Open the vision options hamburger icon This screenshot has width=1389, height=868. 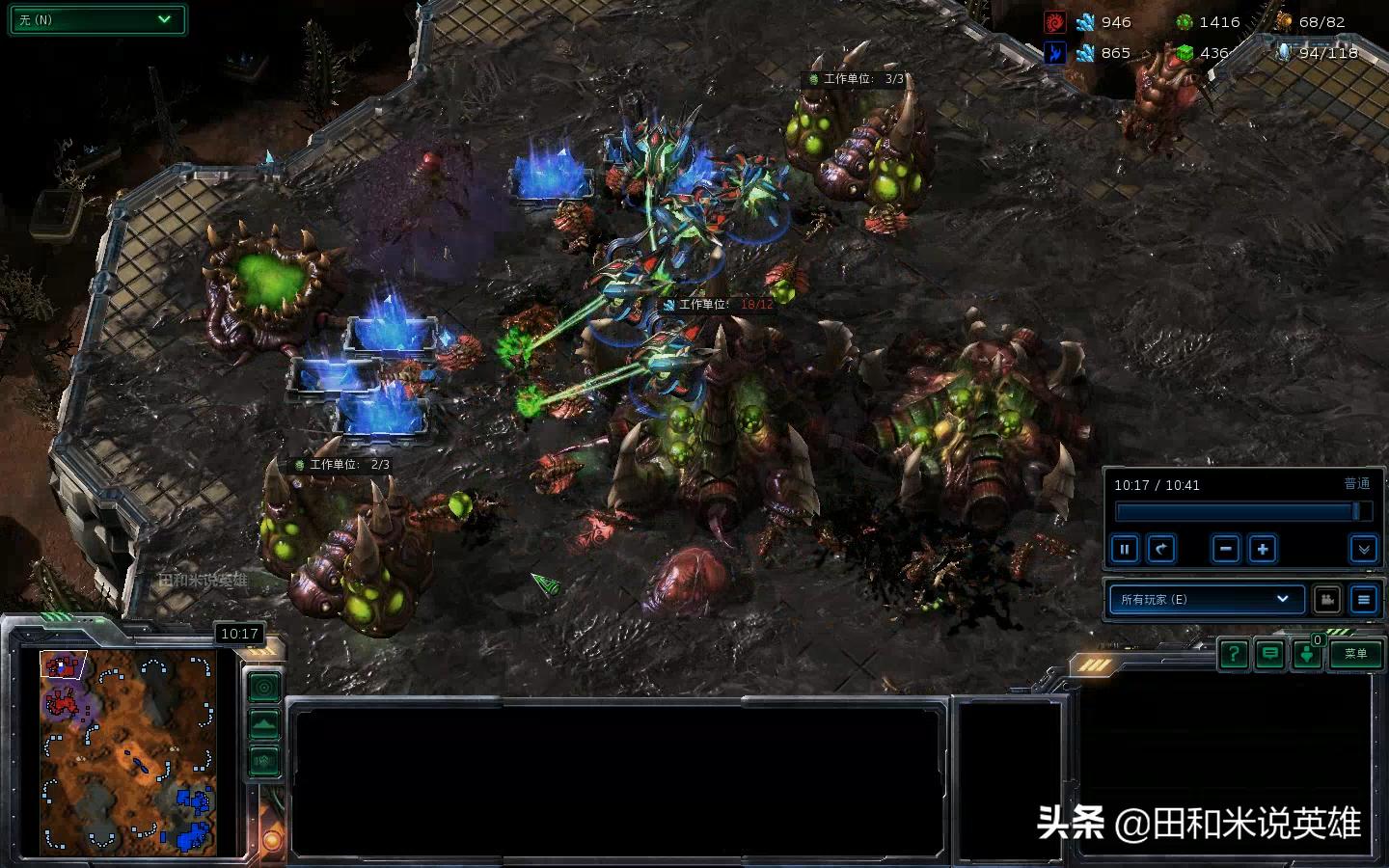click(1364, 600)
